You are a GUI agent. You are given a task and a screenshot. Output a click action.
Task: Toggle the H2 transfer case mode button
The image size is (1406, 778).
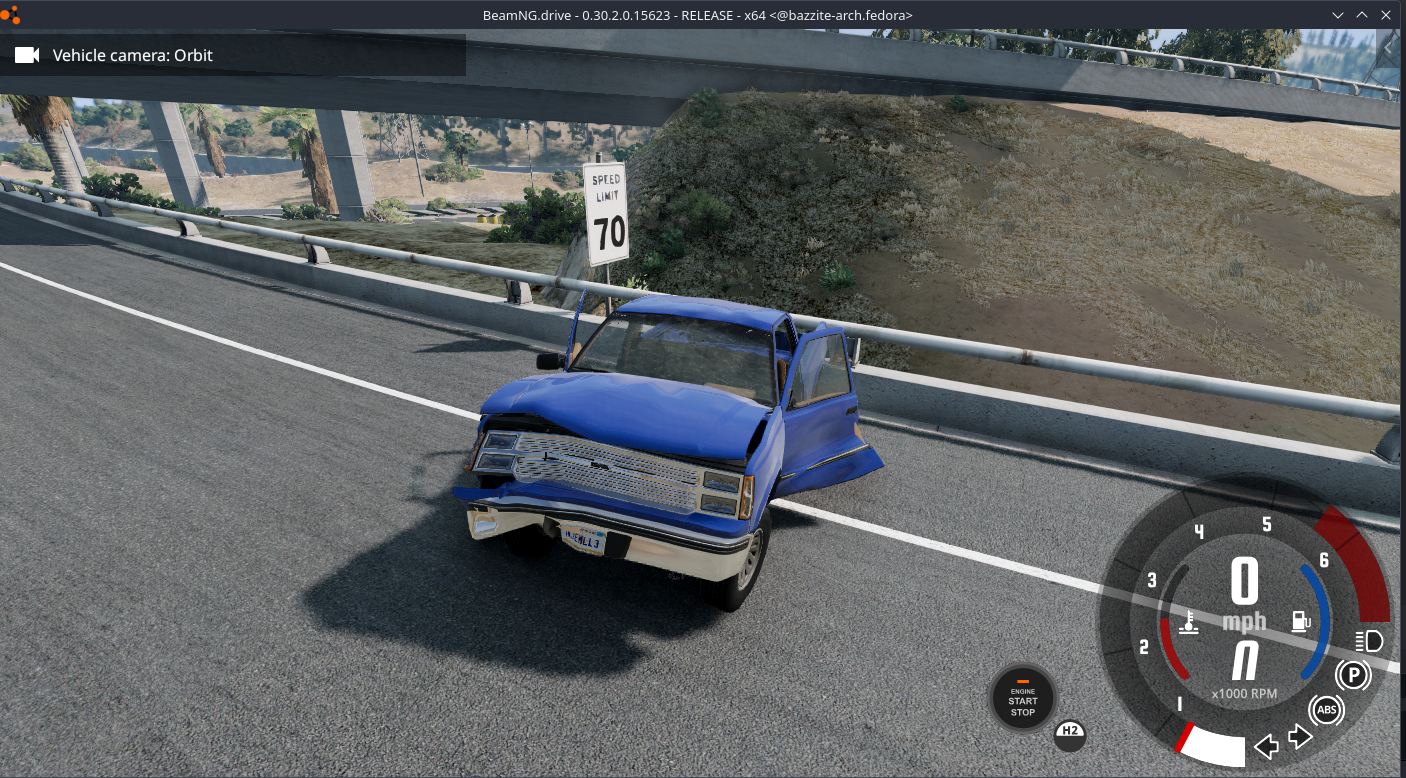pyautogui.click(x=1070, y=735)
